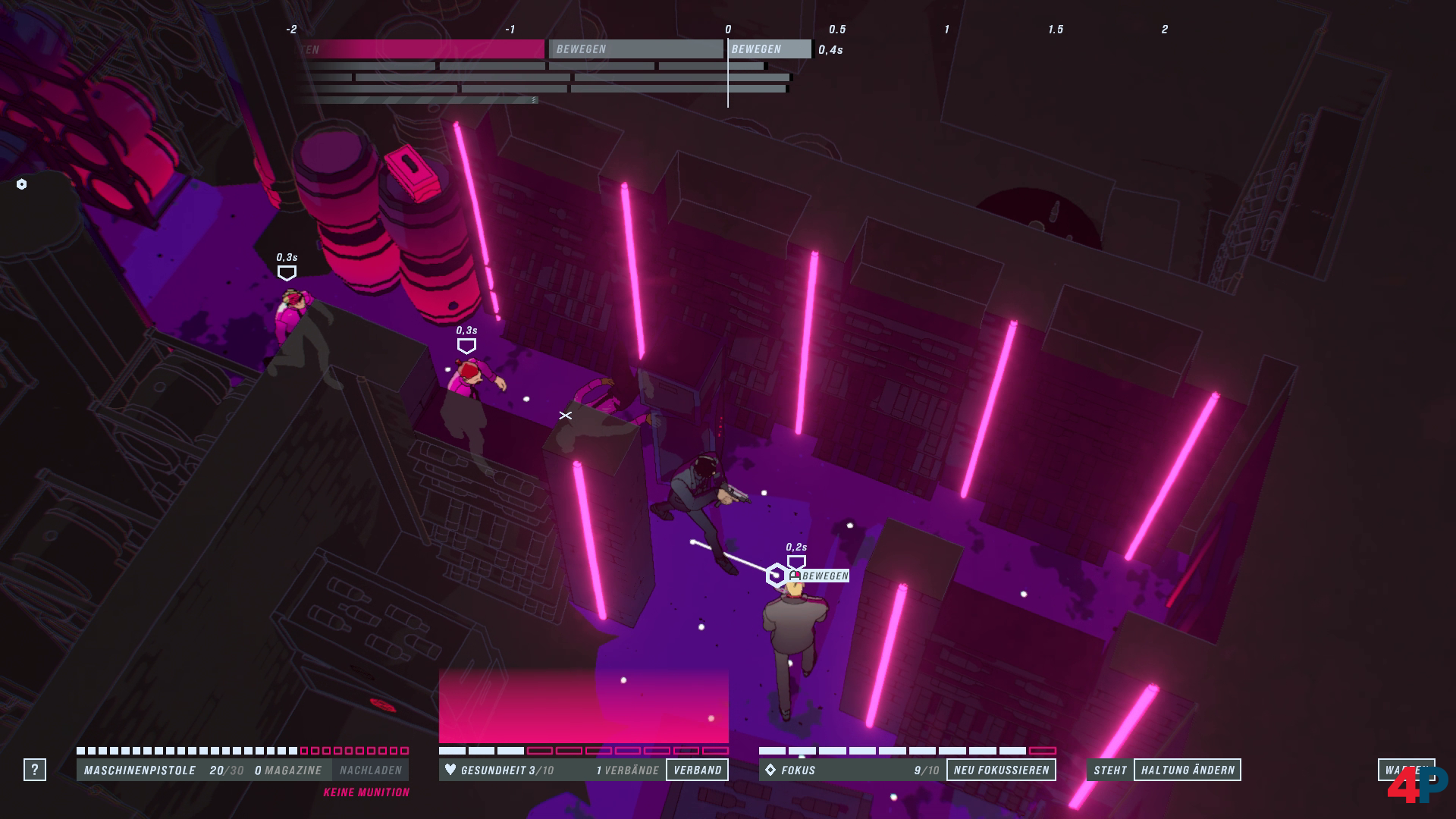Select the pink action block on the timeline
Viewport: 1456px width, 819px height.
coord(421,49)
